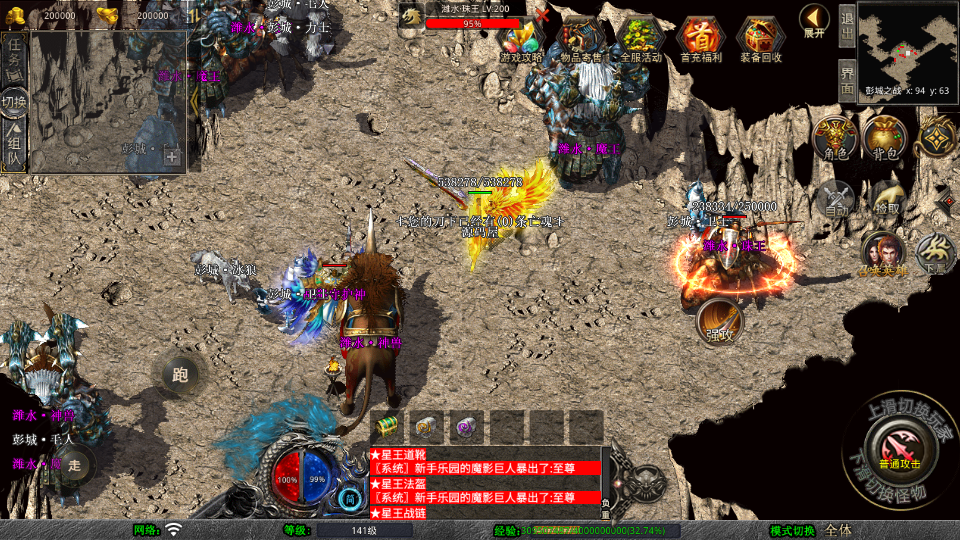Open the 角色 character panel
The width and height of the screenshot is (960, 540).
coord(834,140)
